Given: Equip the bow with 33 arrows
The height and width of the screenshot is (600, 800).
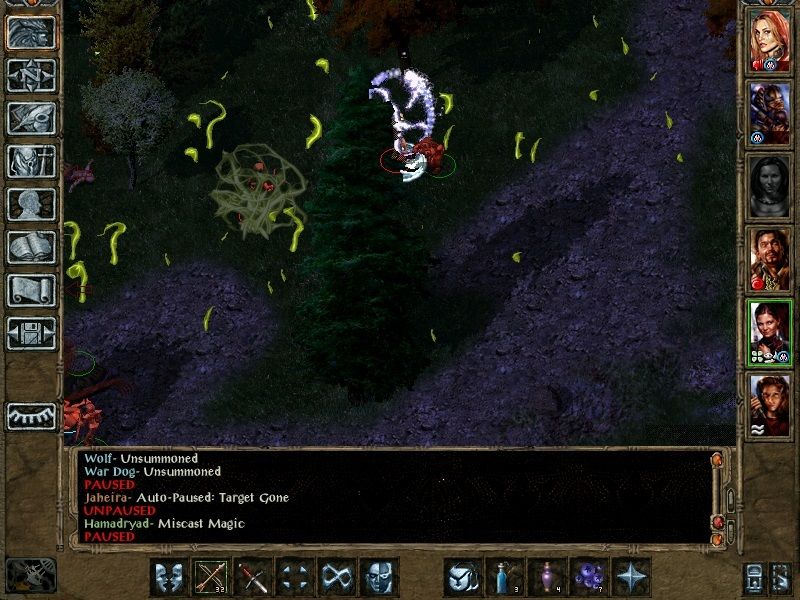Looking at the screenshot, I should [212, 577].
